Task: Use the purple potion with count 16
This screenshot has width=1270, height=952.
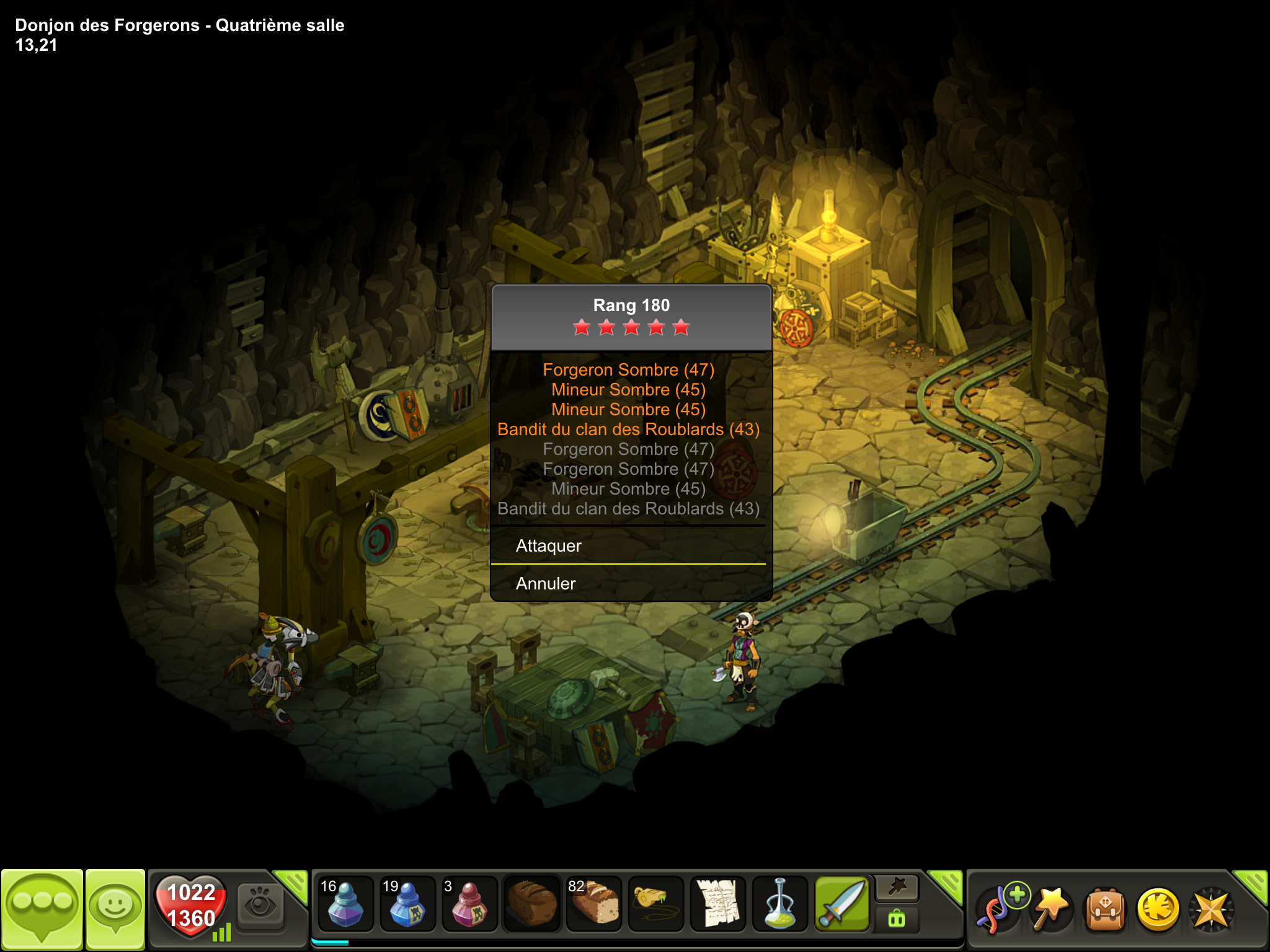Action: (345, 904)
